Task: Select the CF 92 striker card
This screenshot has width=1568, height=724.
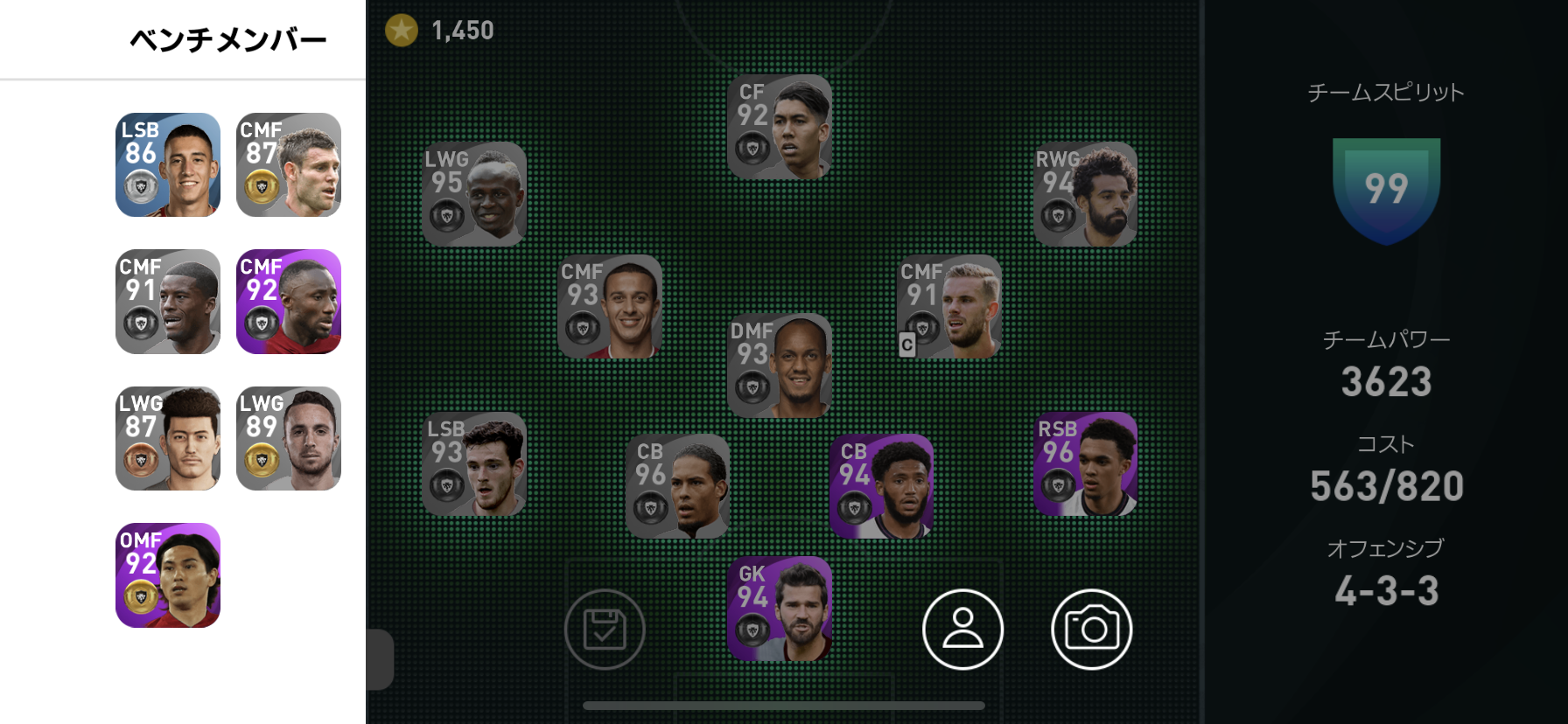Action: click(x=779, y=127)
